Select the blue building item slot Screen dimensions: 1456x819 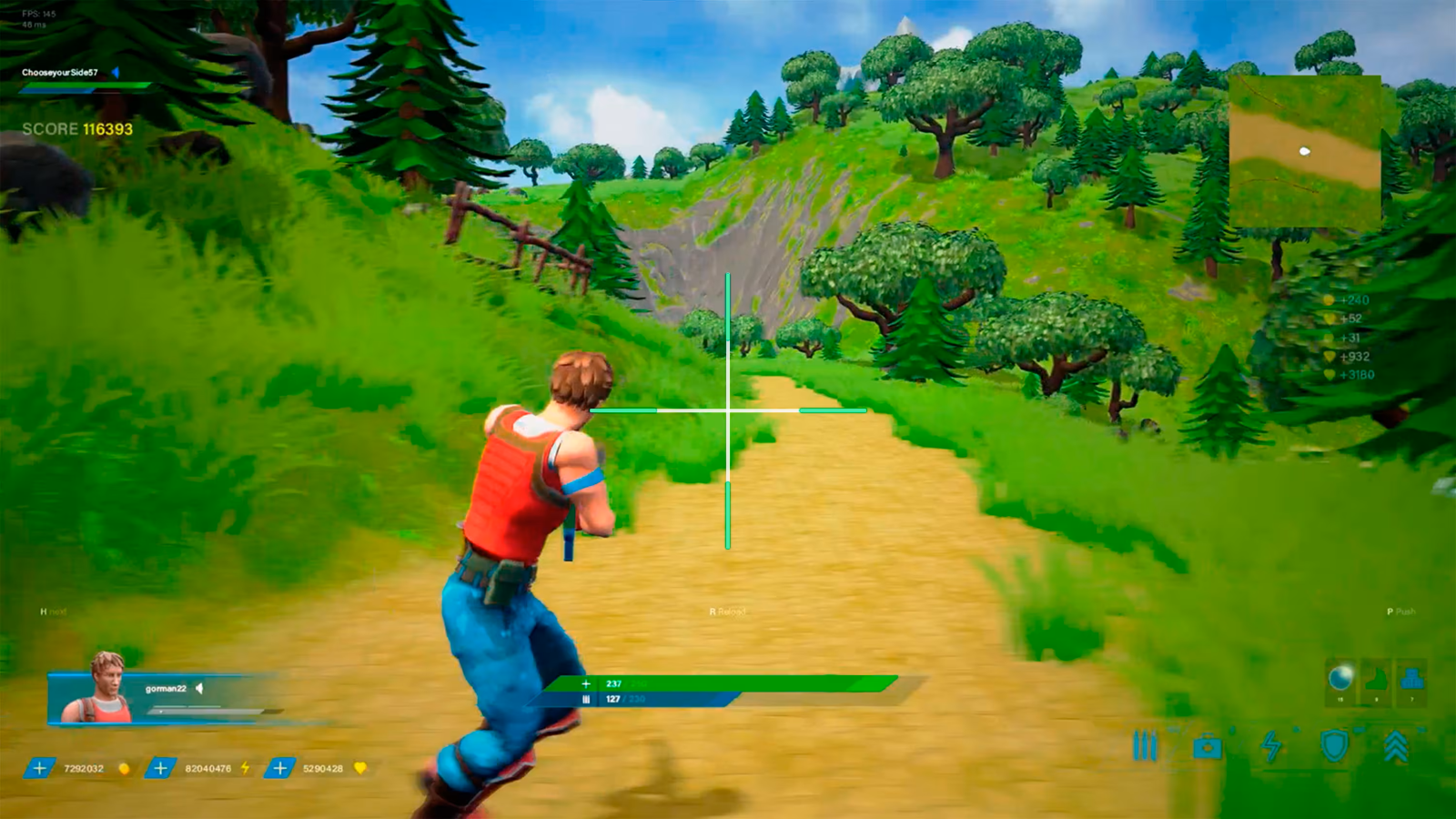point(1411,679)
